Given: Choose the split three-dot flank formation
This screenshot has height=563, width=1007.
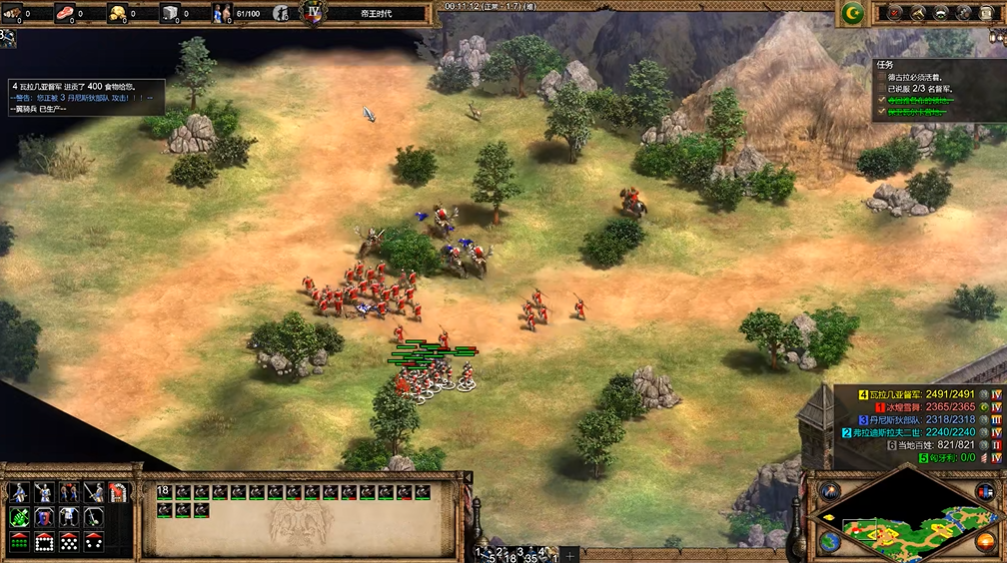Looking at the screenshot, I should pyautogui.click(x=94, y=542).
